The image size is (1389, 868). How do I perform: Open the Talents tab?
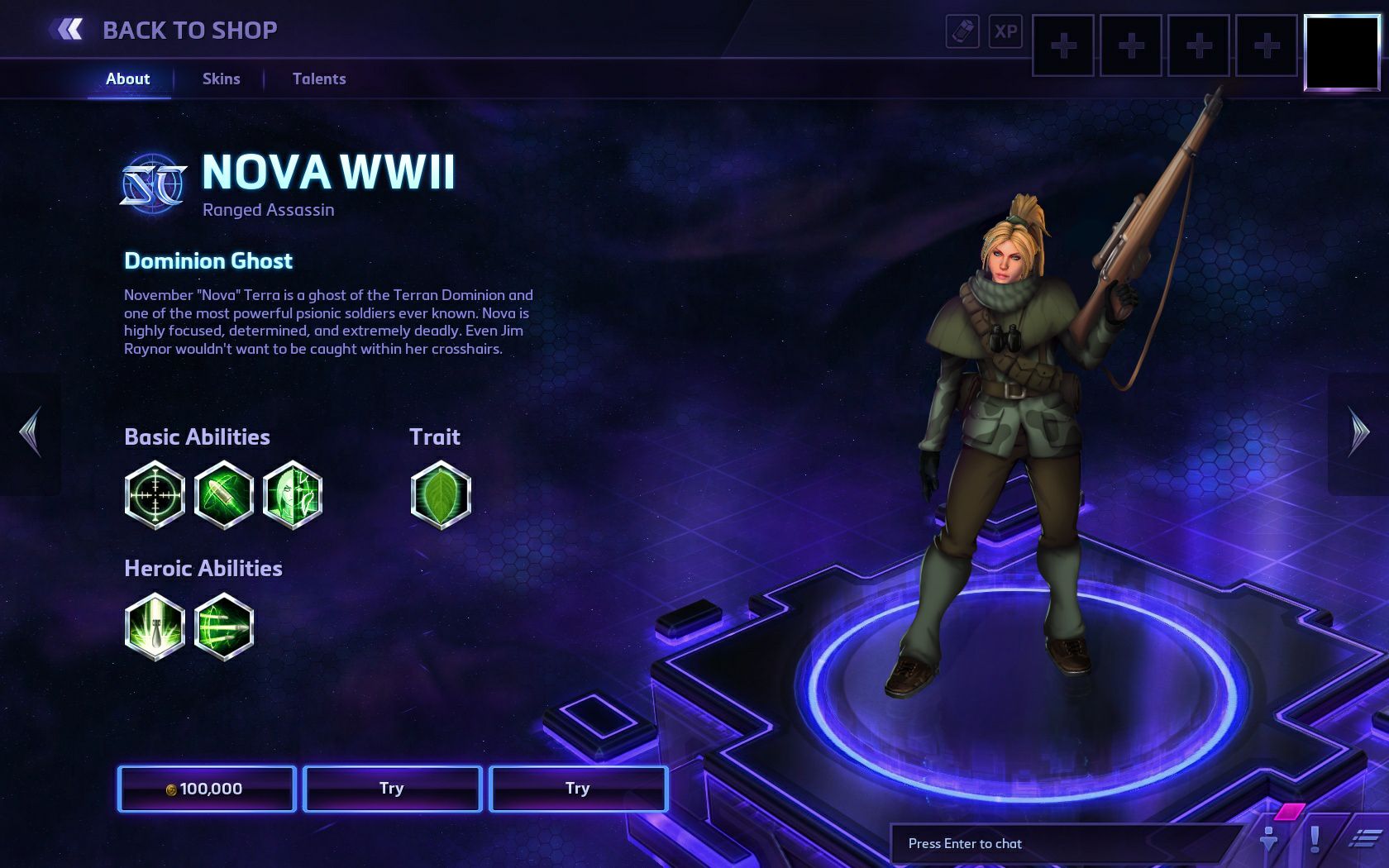318,79
